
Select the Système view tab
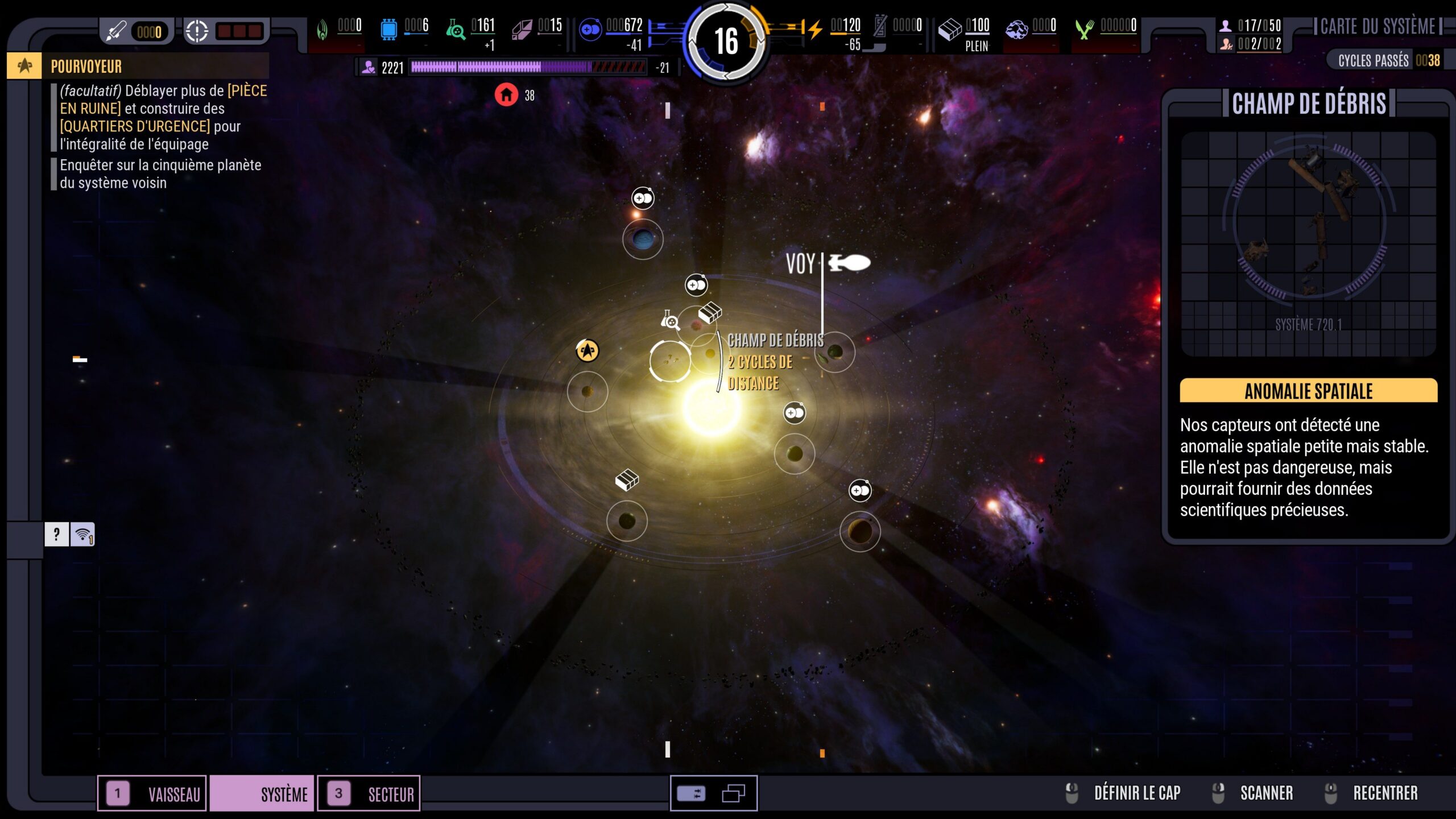(x=262, y=793)
